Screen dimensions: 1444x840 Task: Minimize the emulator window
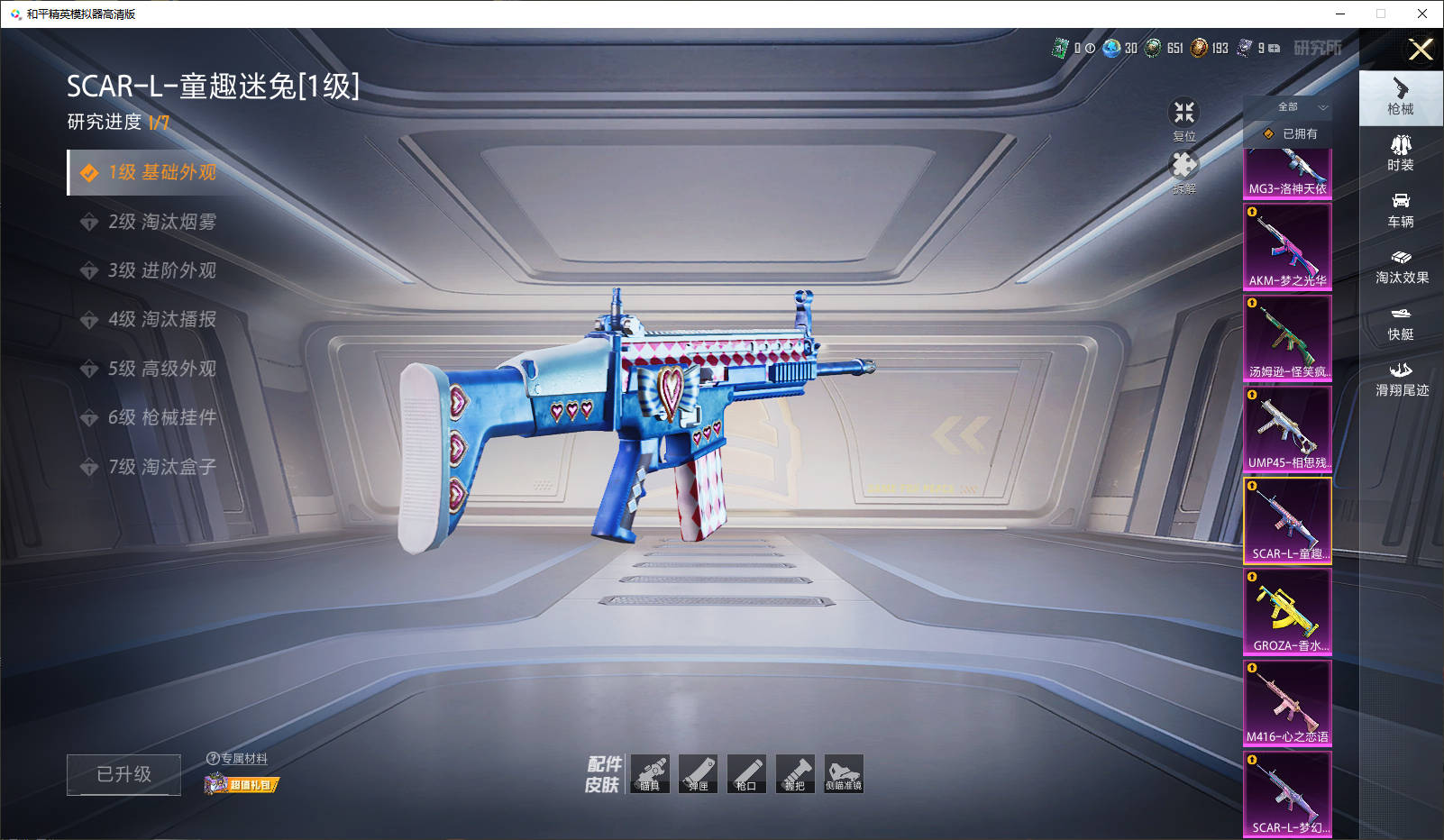tap(1340, 14)
